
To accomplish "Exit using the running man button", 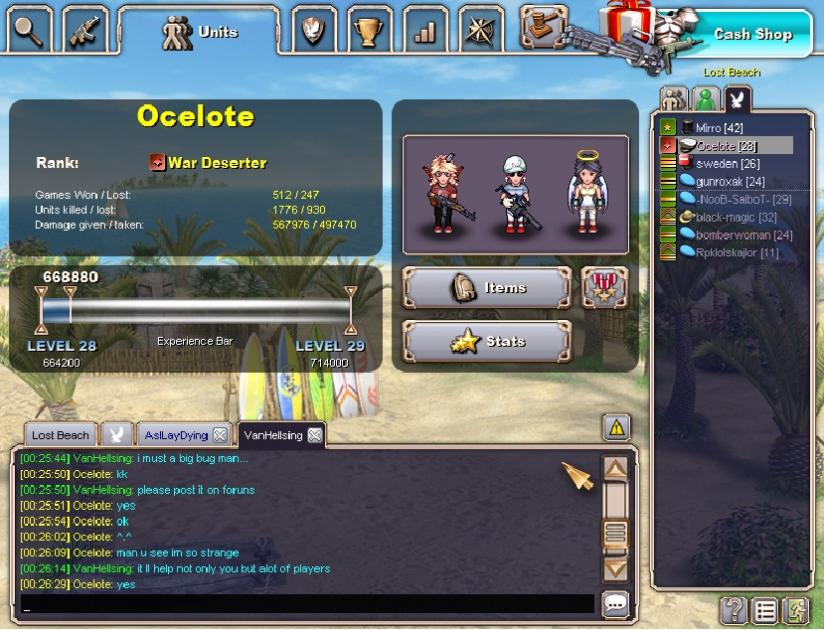I will click(x=795, y=609).
